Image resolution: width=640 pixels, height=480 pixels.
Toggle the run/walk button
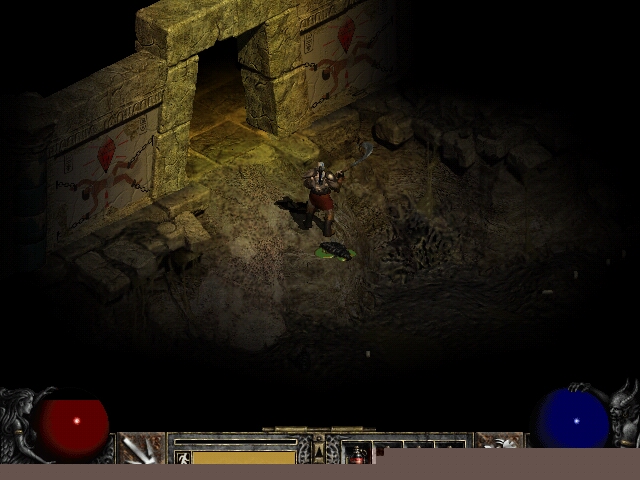click(x=182, y=457)
